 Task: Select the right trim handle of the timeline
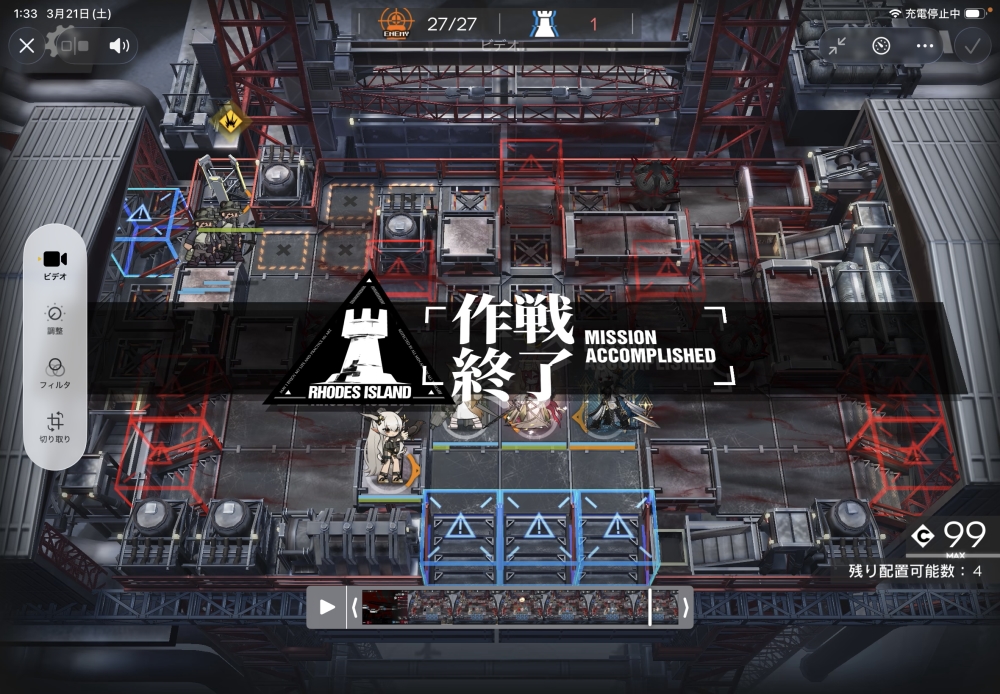685,607
